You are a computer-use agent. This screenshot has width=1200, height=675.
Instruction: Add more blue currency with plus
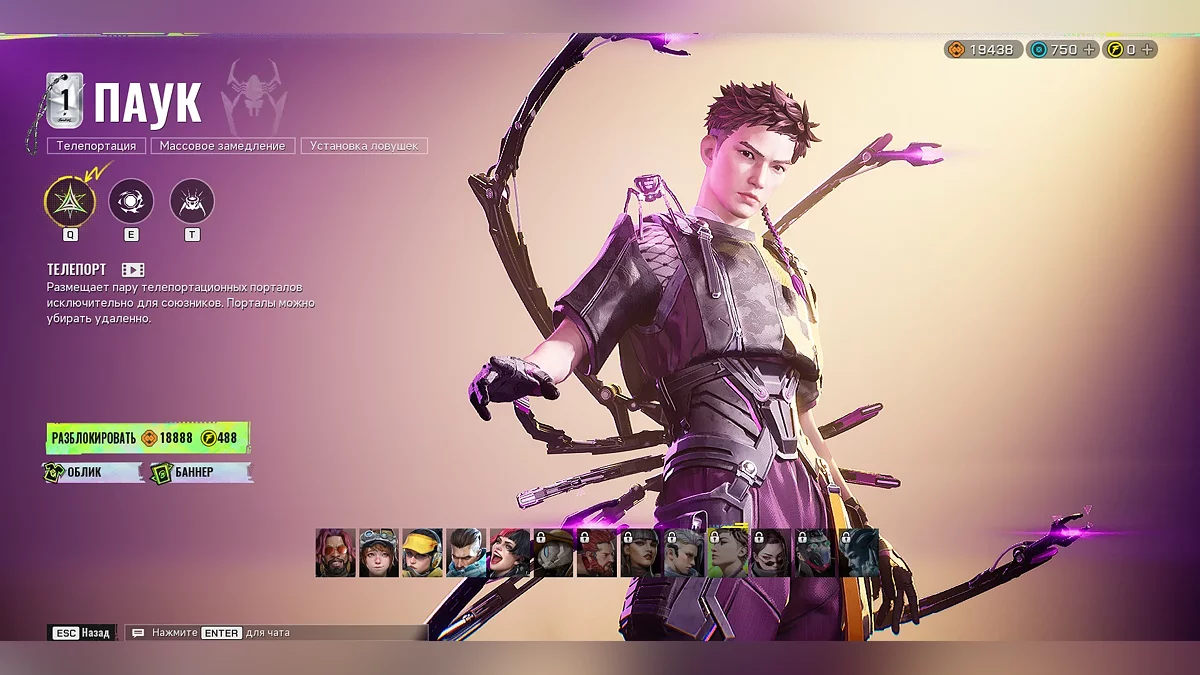click(x=1088, y=49)
